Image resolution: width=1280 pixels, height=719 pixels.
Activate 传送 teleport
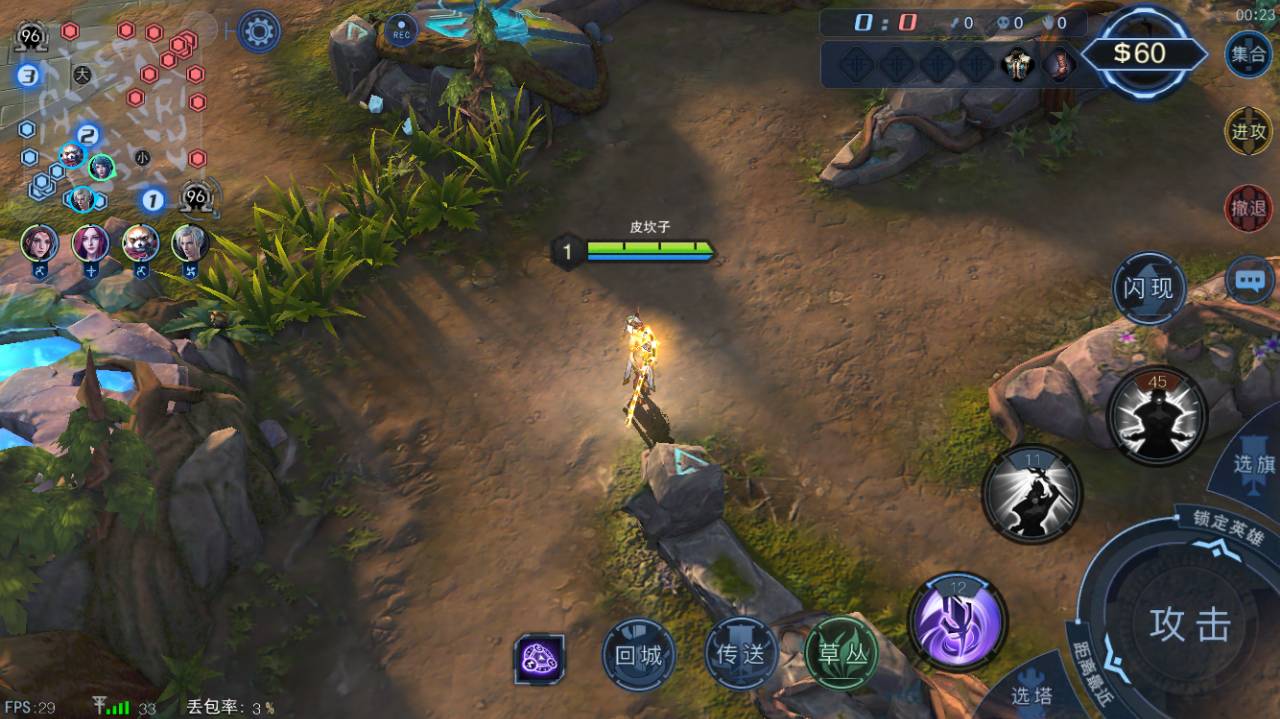tap(741, 654)
